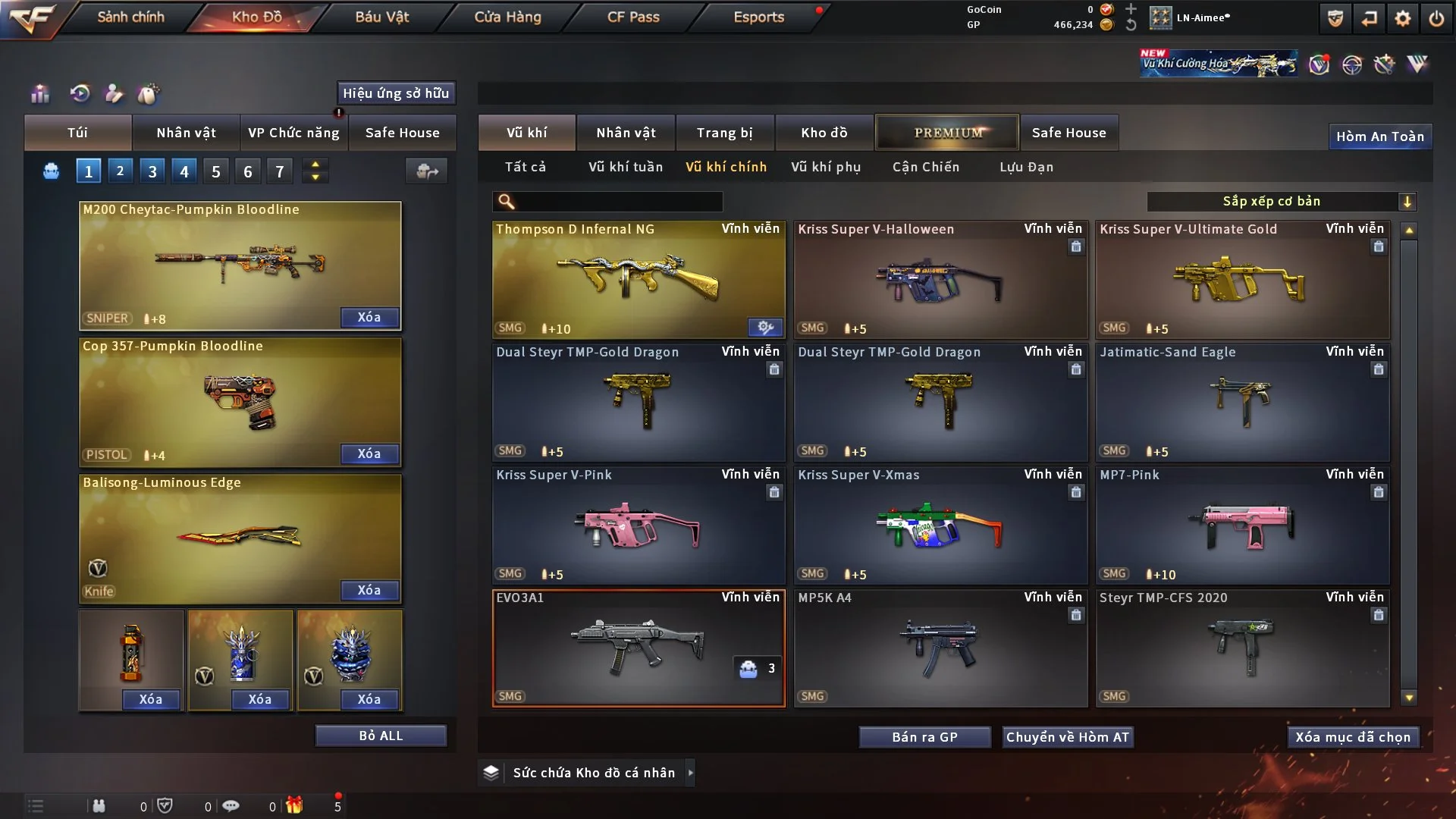Show Cận Chiến melee weapons
Viewport: 1456px width, 819px height.
point(925,167)
